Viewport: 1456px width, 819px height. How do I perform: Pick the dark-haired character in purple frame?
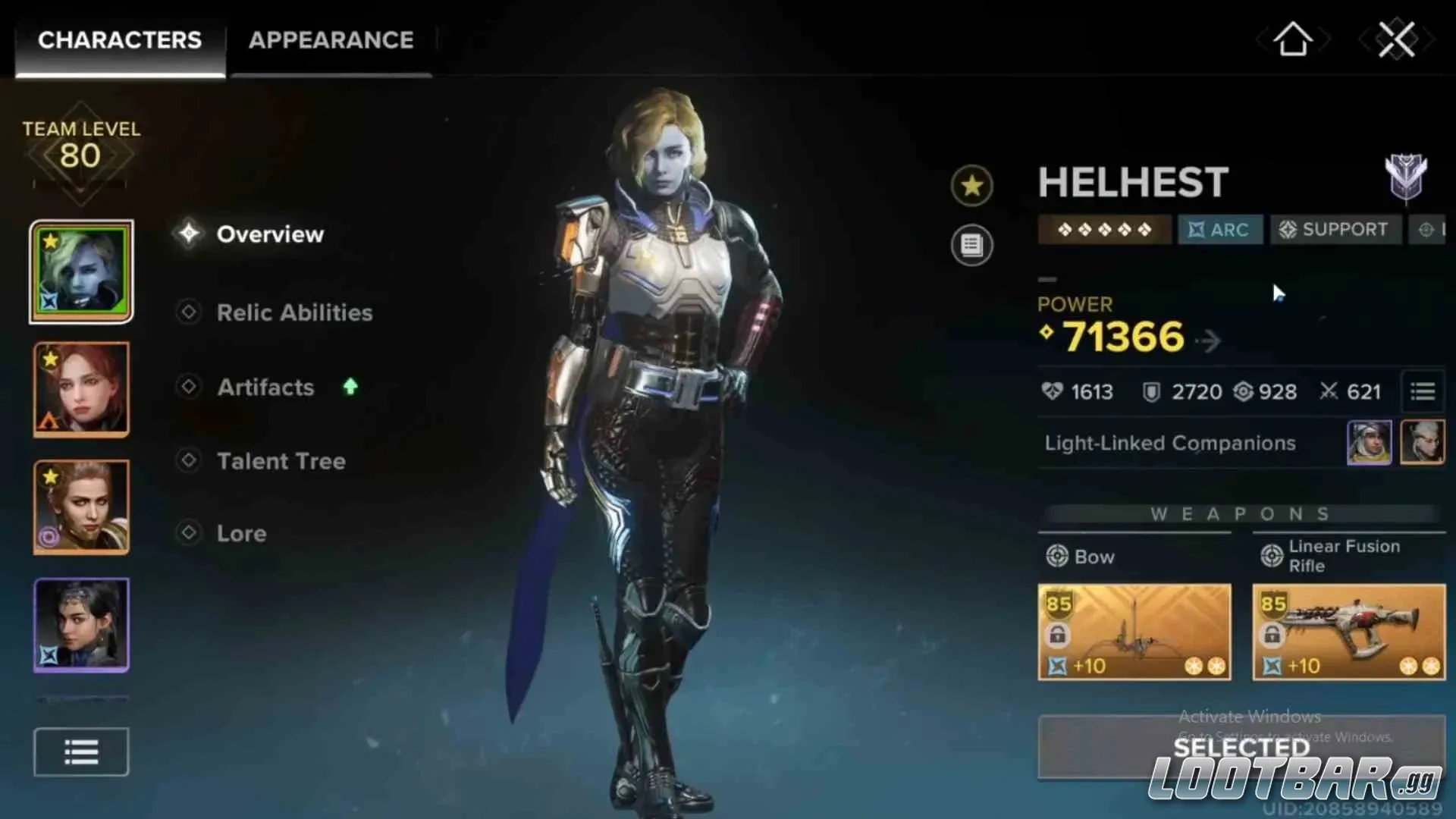81,625
